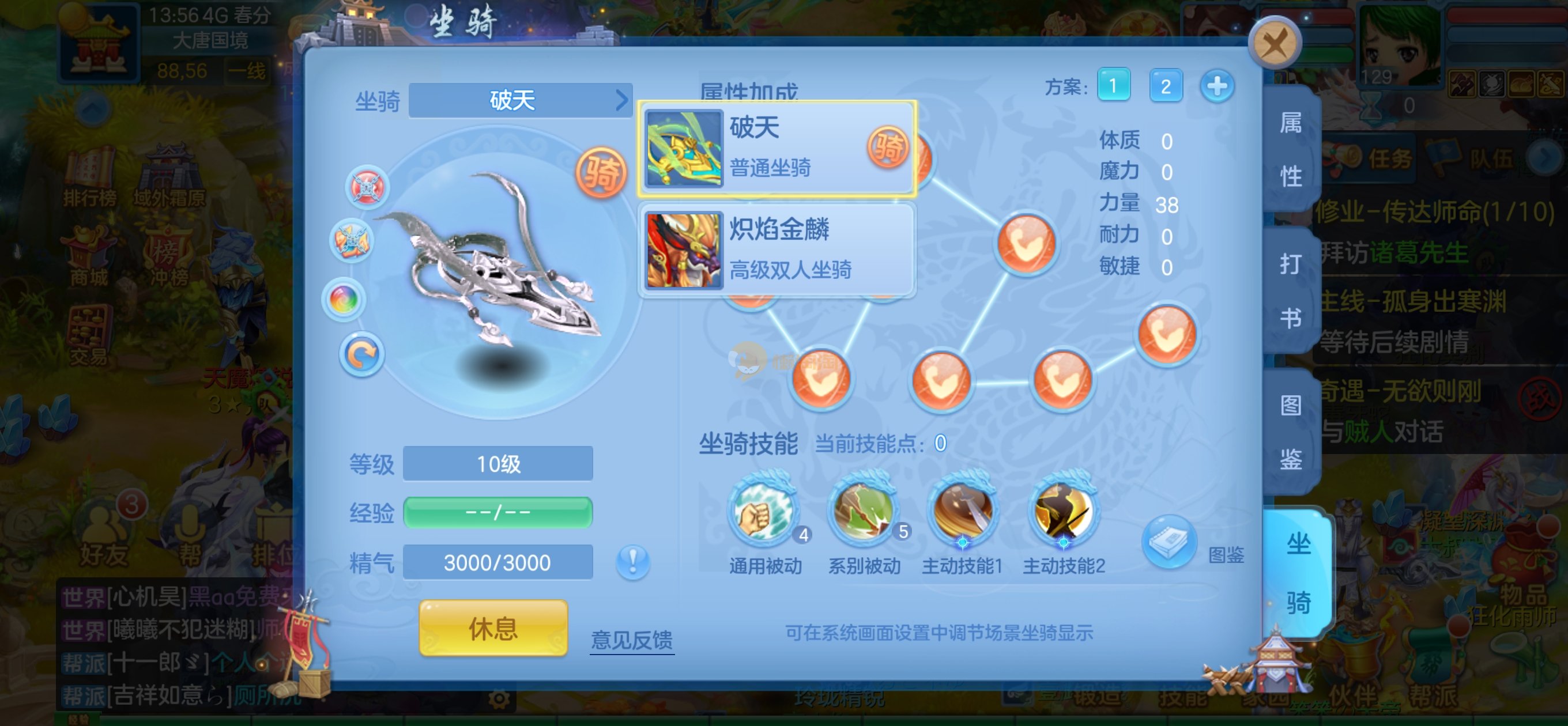Click the yellow 休息 button
Screen dimensions: 1568x726
click(493, 627)
